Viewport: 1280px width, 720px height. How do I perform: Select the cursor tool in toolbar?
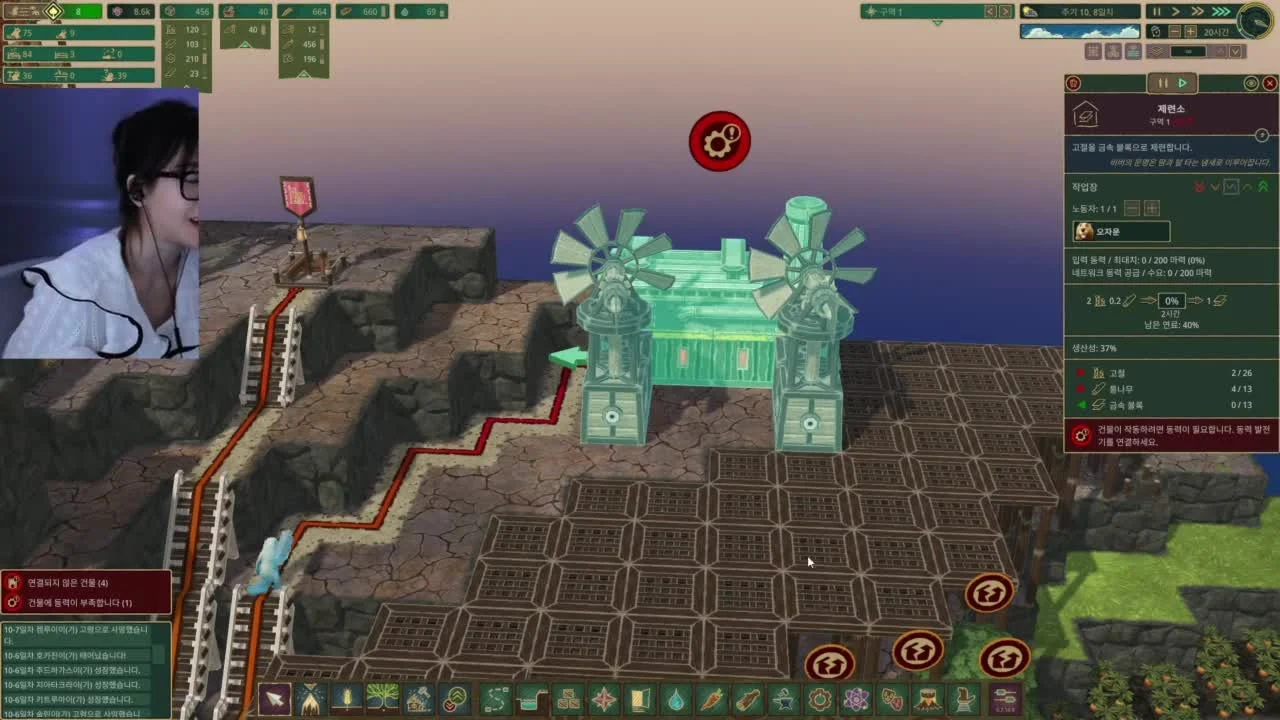coord(274,698)
